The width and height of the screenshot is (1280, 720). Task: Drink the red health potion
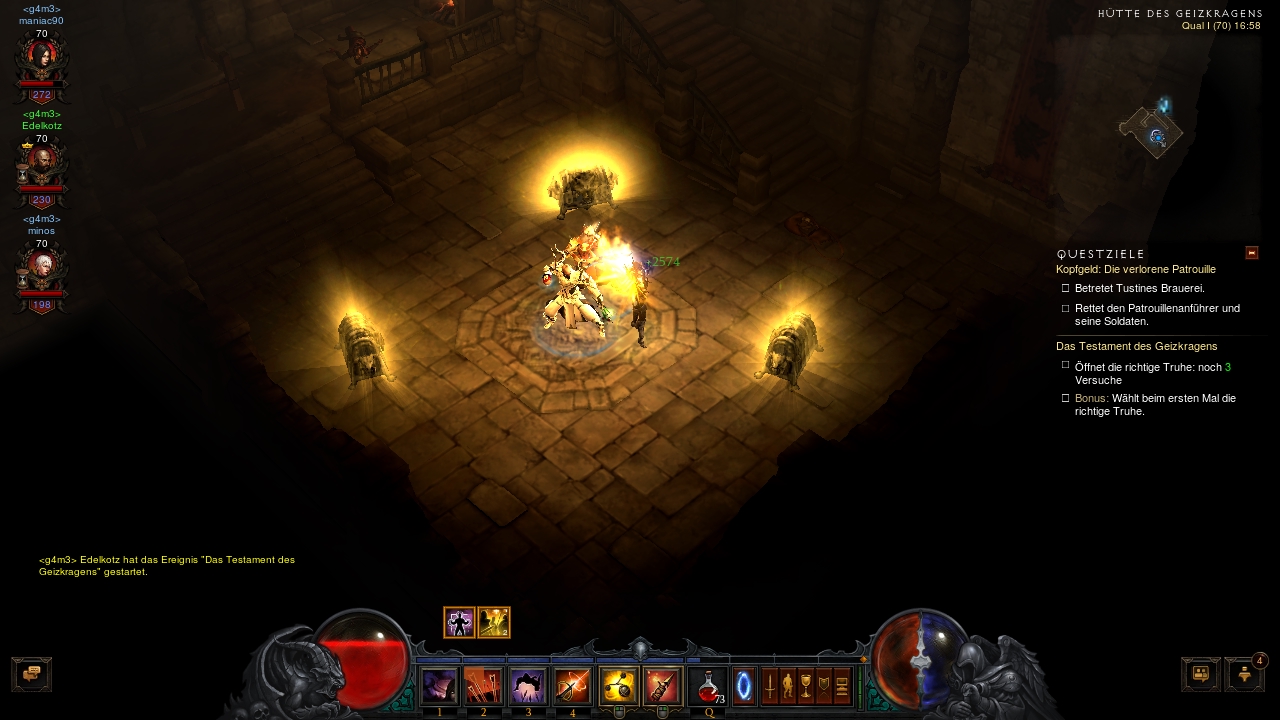pos(708,686)
